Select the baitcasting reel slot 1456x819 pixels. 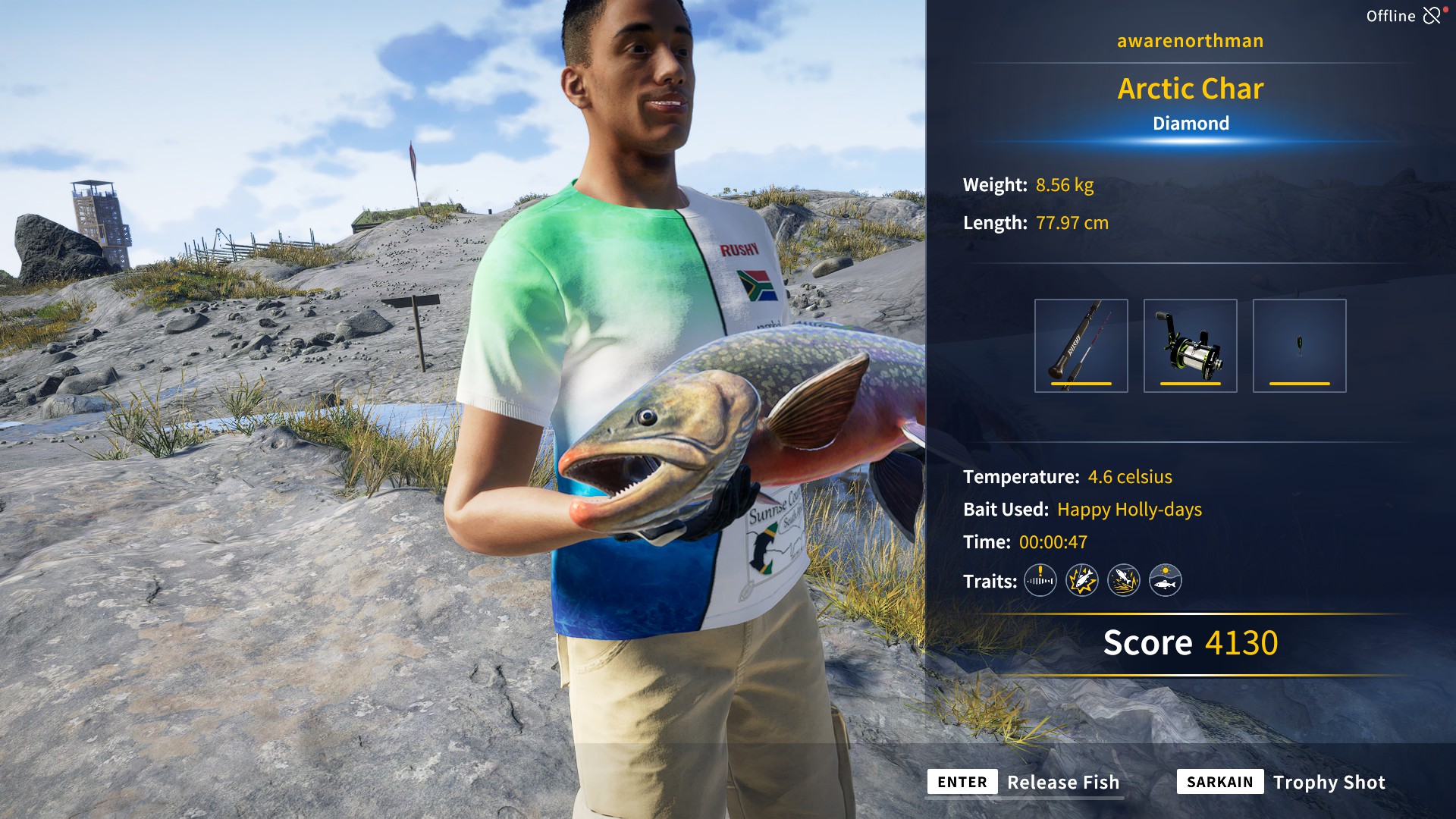pos(1190,346)
